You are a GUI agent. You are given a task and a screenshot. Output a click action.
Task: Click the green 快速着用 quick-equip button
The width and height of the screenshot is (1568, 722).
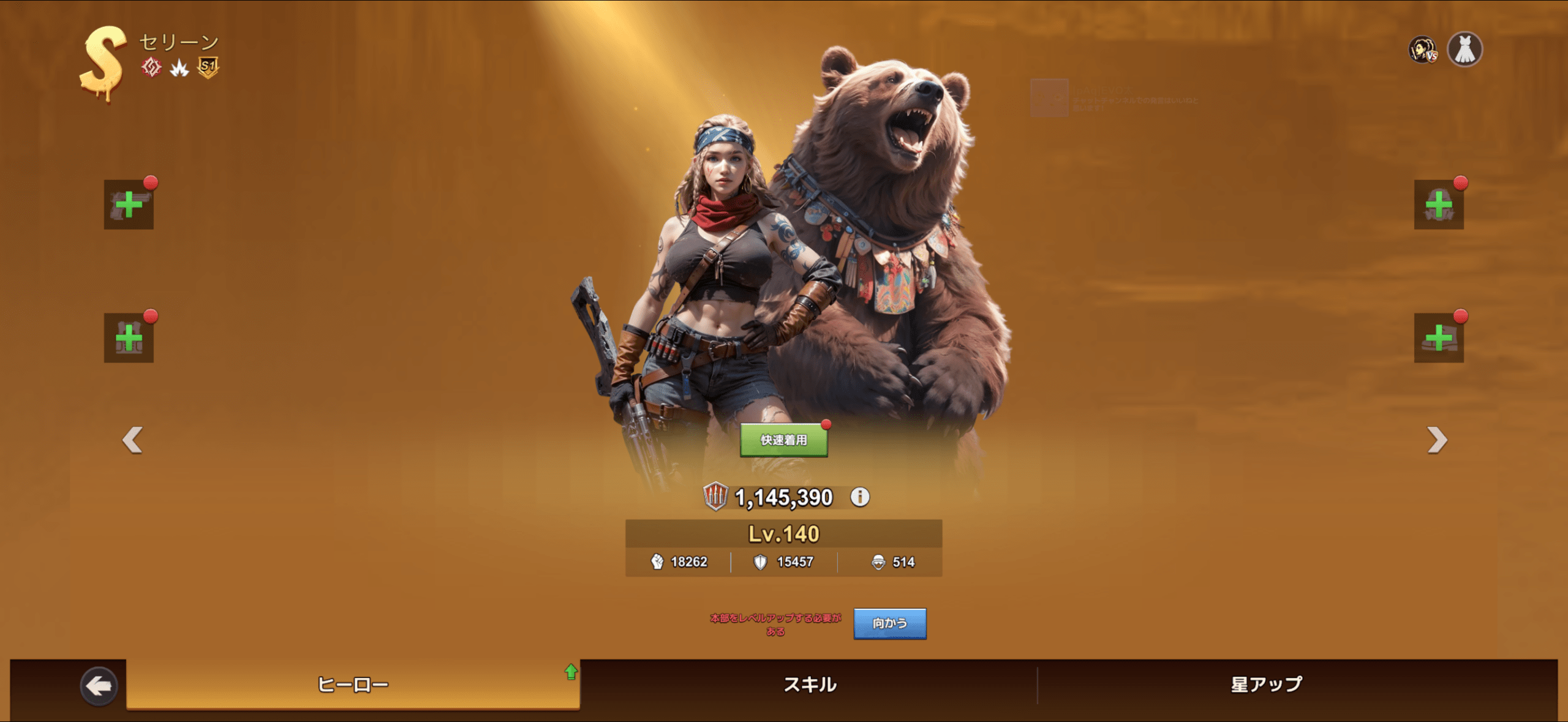click(x=783, y=440)
